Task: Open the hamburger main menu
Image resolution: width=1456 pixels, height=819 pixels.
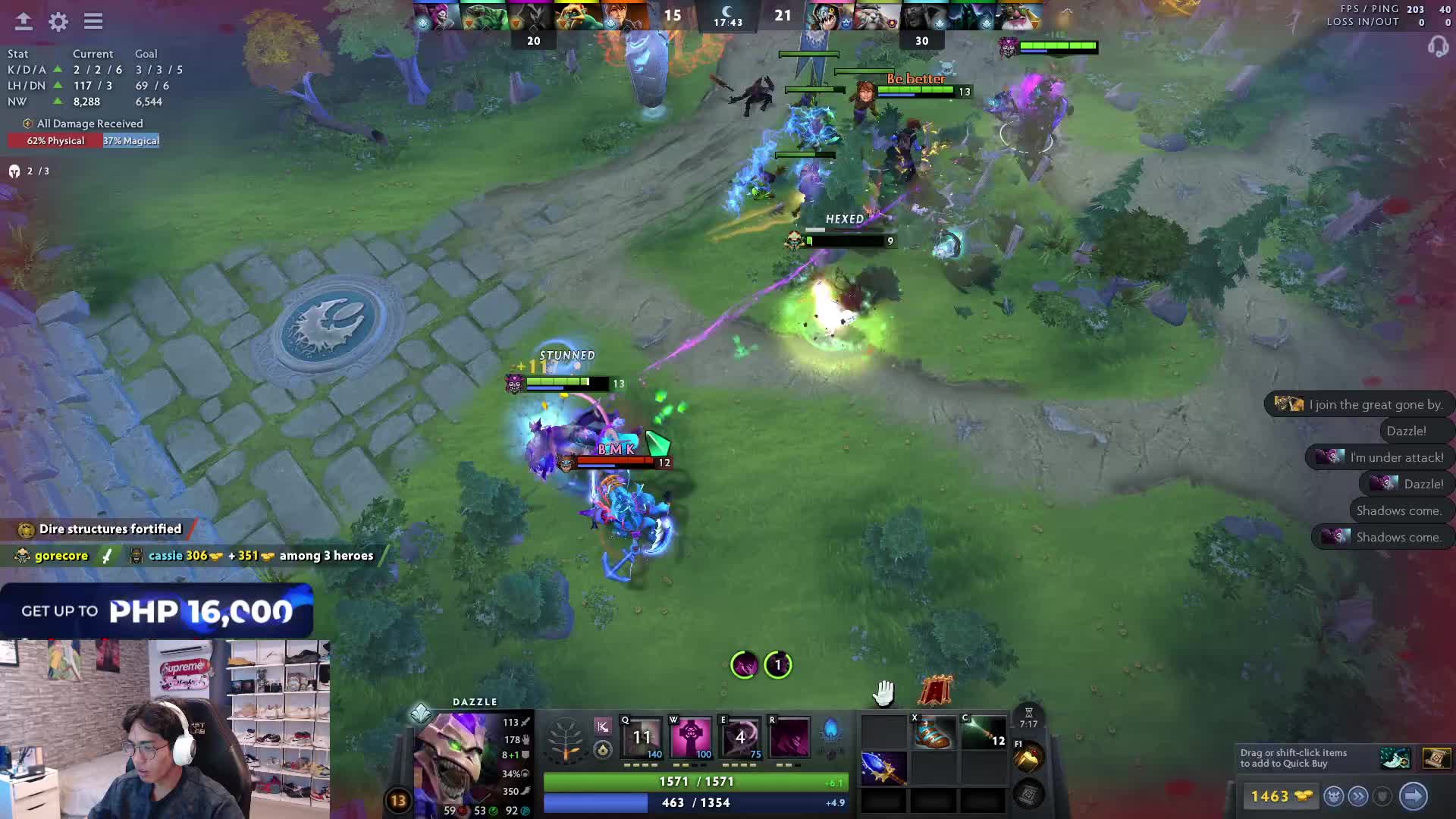Action: 93,21
